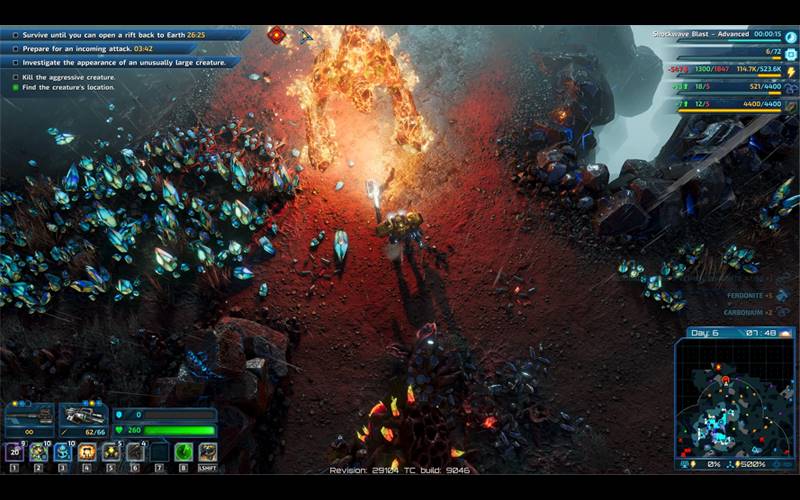The image size is (800, 500).
Task: Activate the hotbar slot 2 item
Action: pos(39,452)
